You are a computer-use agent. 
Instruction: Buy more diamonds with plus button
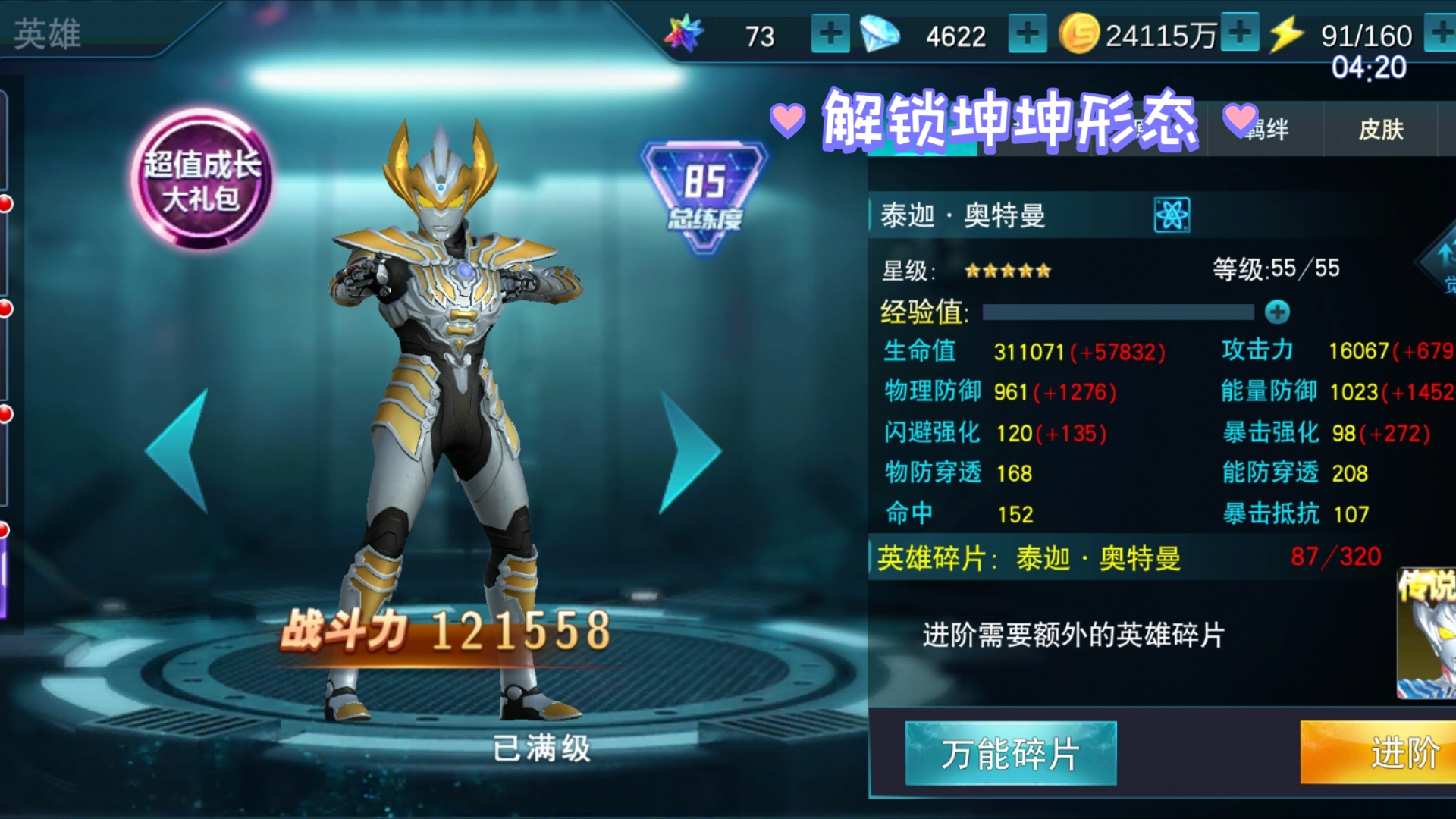pos(1027,34)
